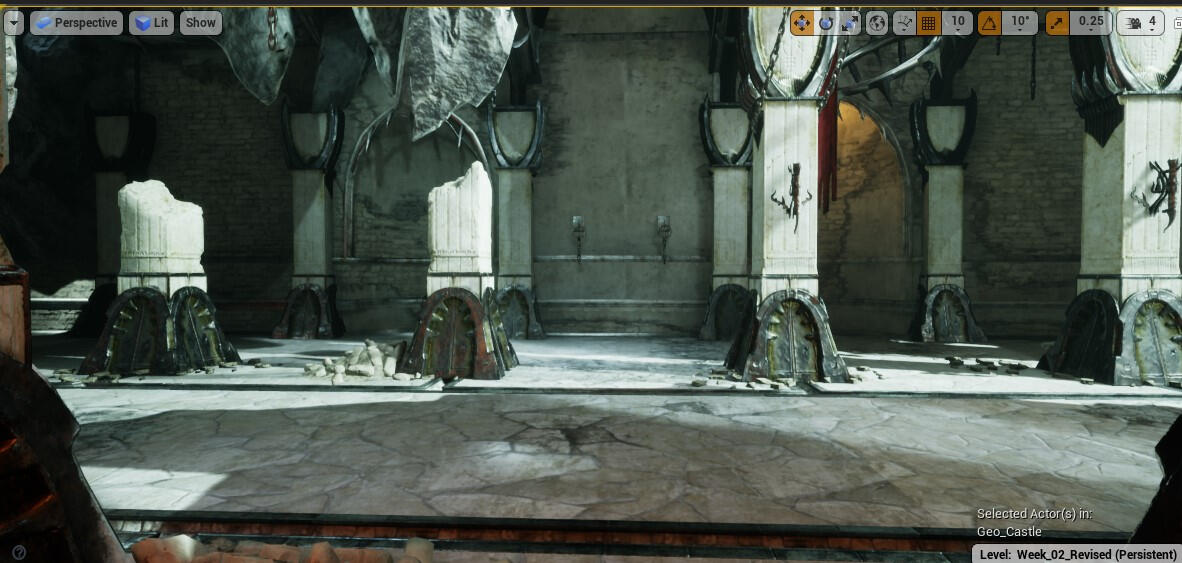Toggle scale snapping arrow icon
Image resolution: width=1182 pixels, height=563 pixels.
click(1057, 22)
